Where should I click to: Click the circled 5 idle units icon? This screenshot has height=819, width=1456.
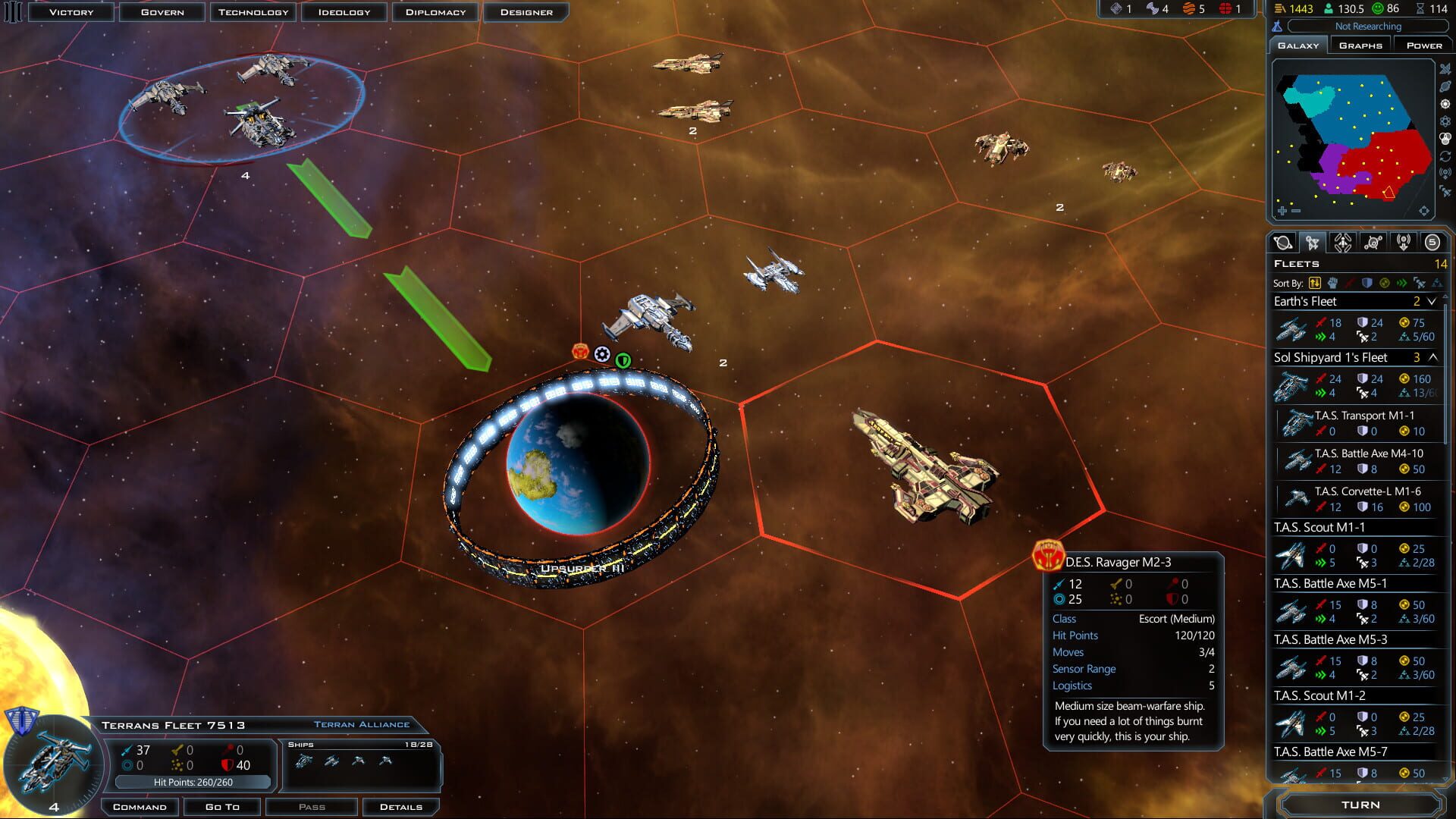point(1432,243)
